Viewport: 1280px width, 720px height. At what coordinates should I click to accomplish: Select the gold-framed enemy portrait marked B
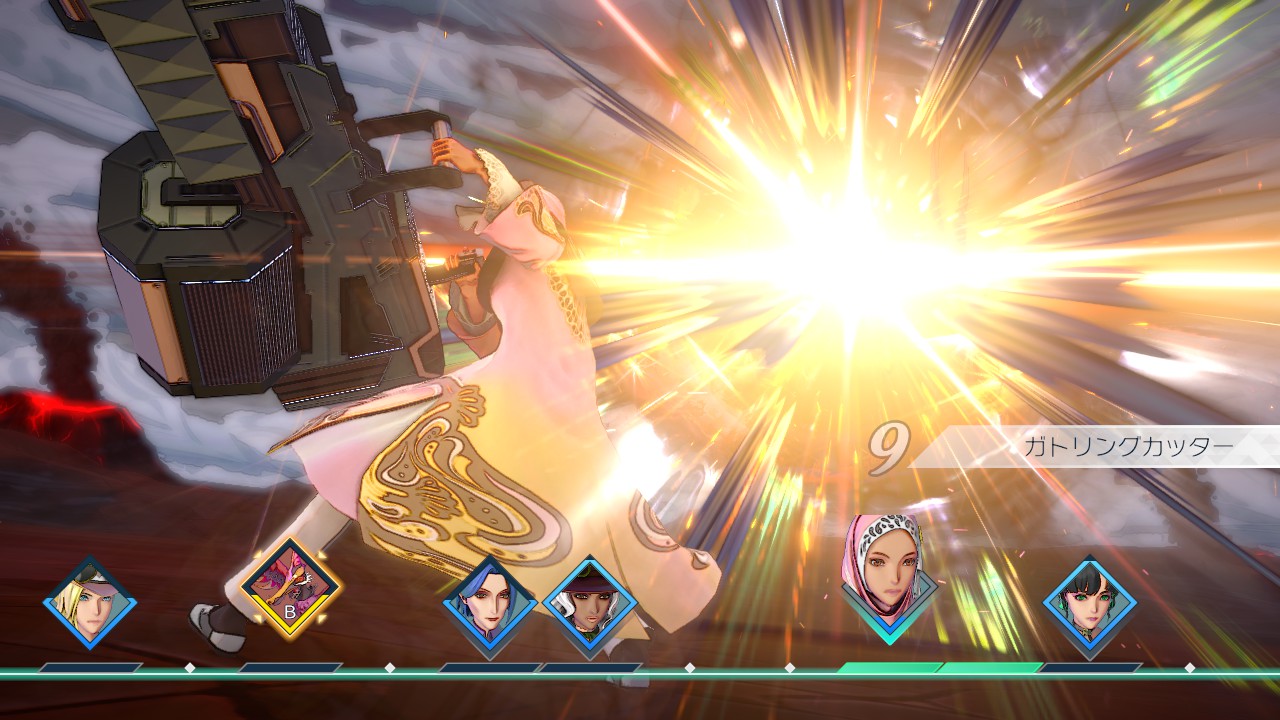(291, 591)
